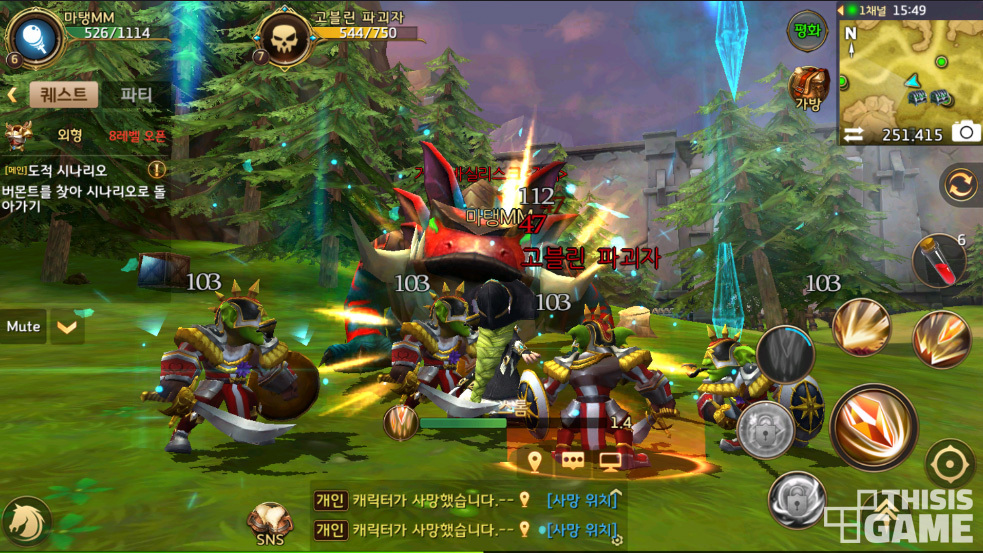
Task: Use the red health potion
Action: 939,260
